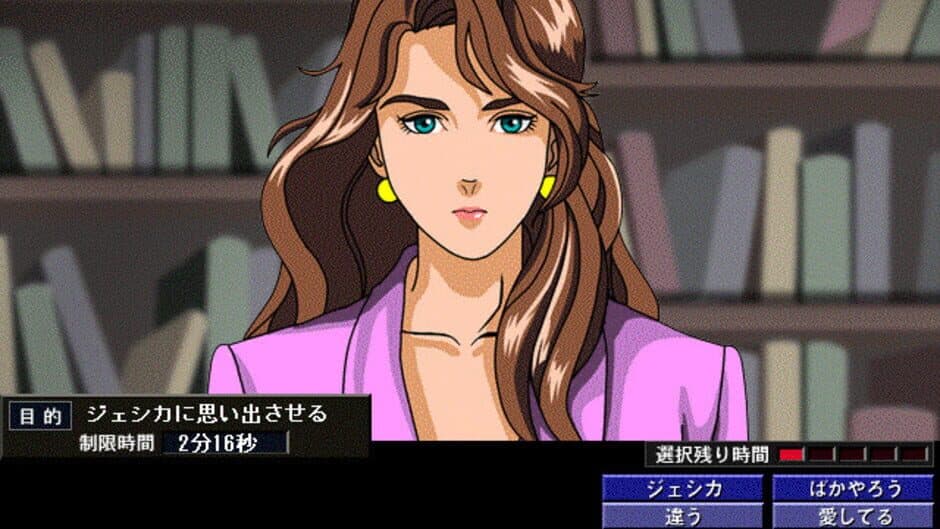The height and width of the screenshot is (529, 940).
Task: Answer with the 愛してる option
Action: point(853,517)
